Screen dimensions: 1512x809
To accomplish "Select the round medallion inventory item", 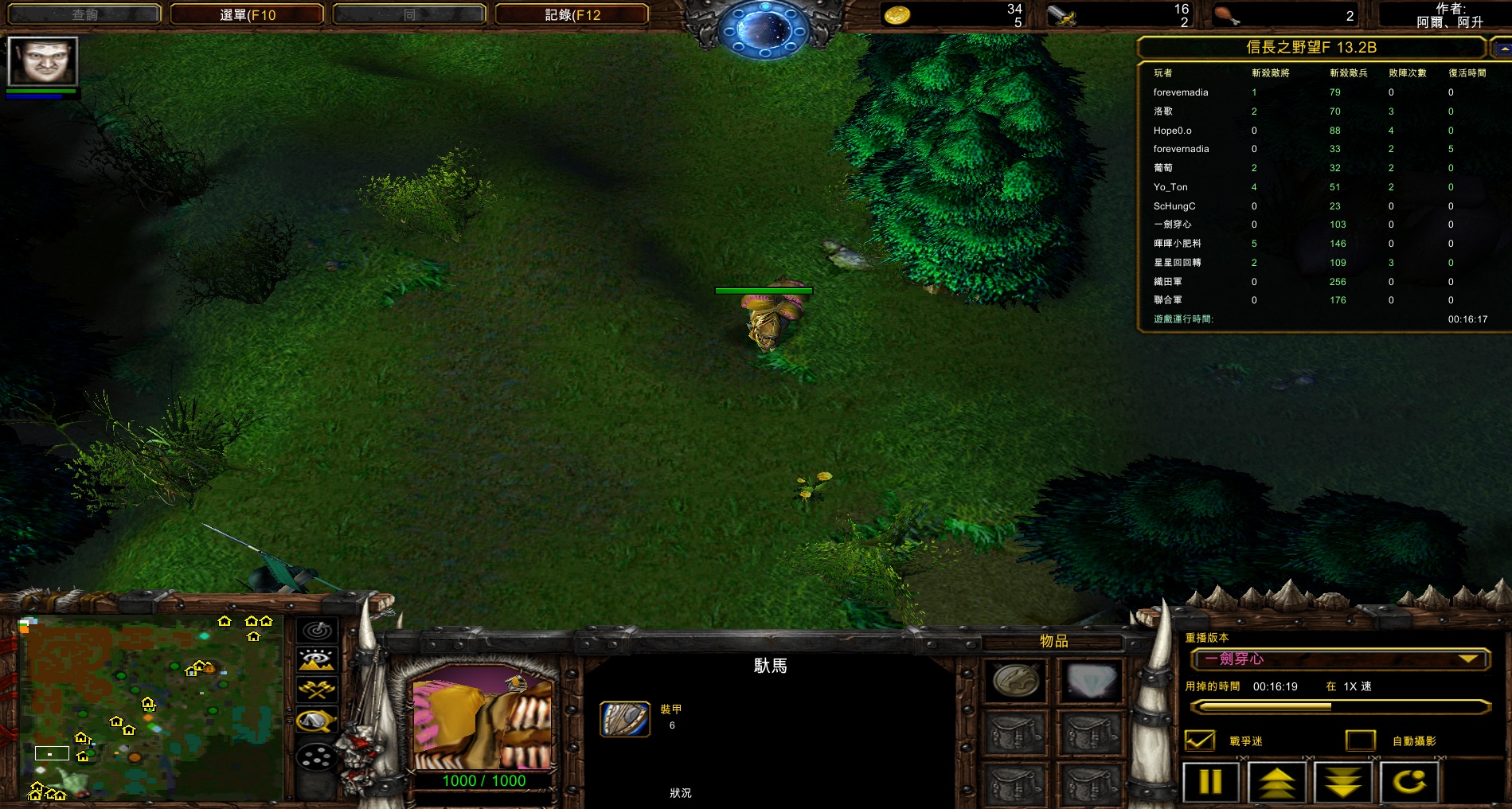I will click(x=1016, y=681).
